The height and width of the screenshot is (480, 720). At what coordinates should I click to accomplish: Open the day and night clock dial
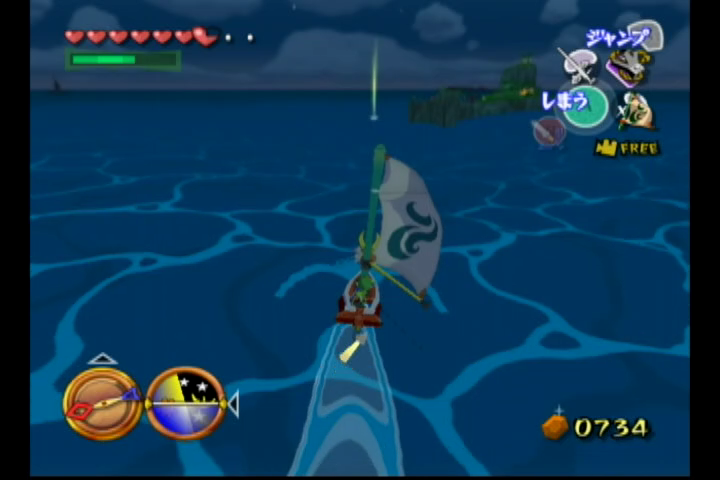click(x=186, y=403)
